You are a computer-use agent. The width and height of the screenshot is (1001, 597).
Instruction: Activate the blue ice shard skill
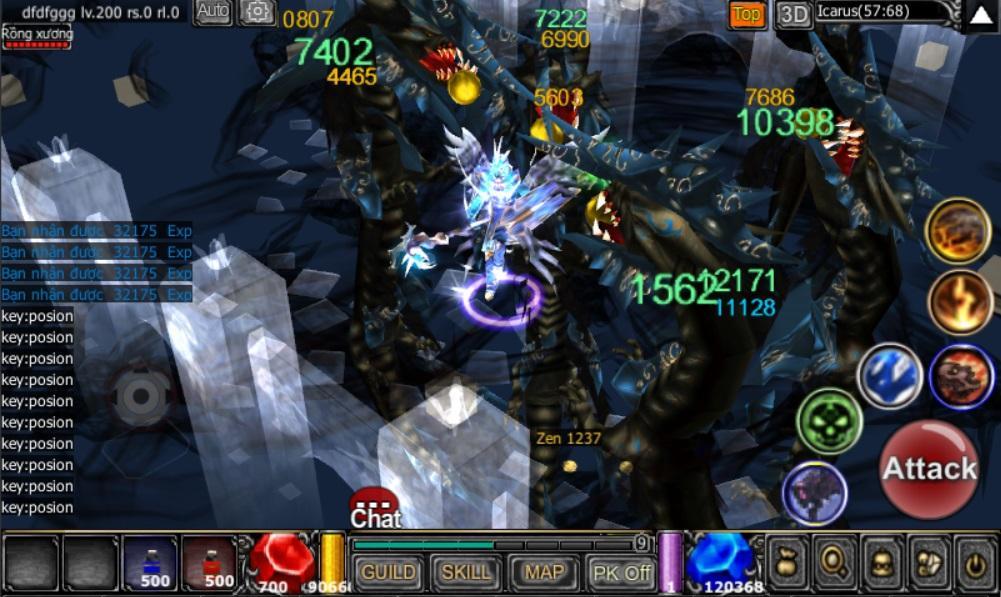(889, 375)
